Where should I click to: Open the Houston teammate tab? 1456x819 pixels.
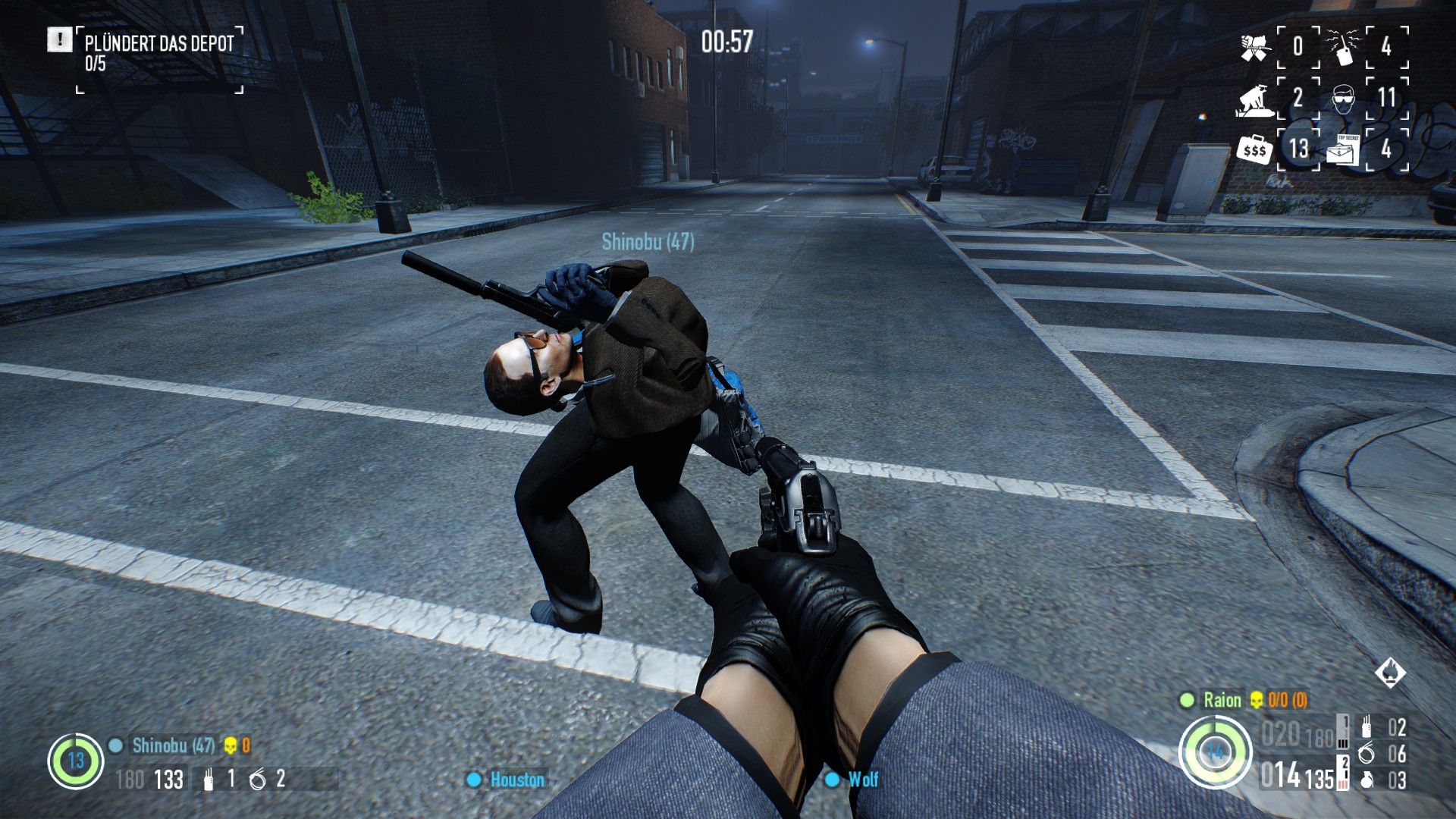[507, 780]
